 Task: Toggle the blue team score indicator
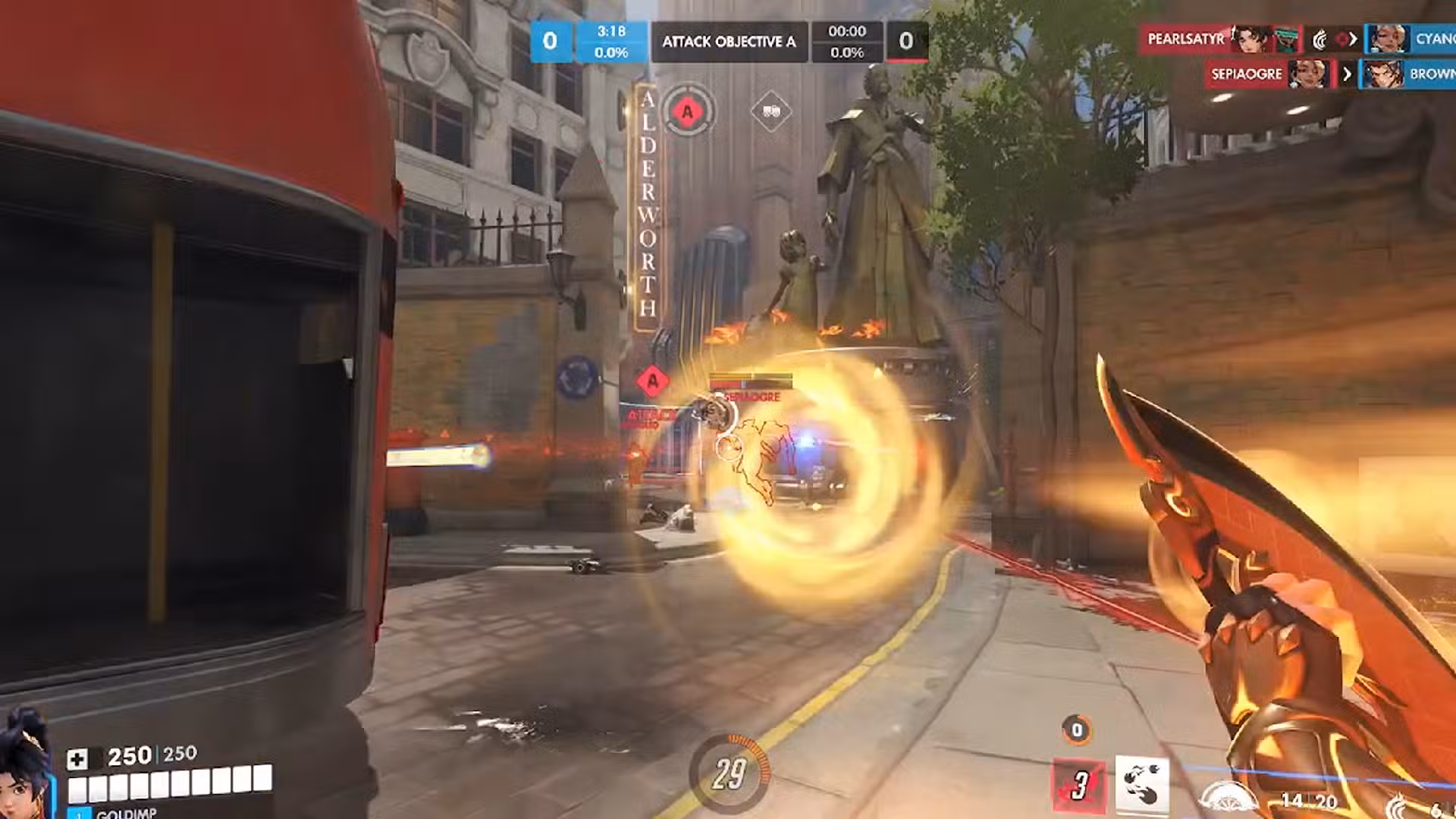550,42
